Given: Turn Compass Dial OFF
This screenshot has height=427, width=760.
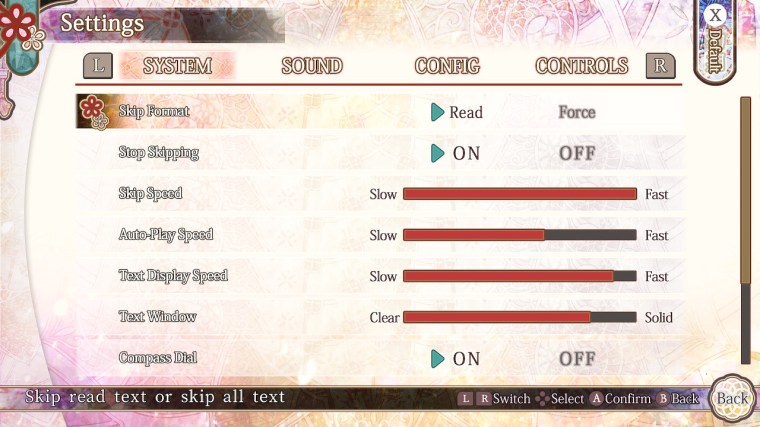Looking at the screenshot, I should click(577, 358).
